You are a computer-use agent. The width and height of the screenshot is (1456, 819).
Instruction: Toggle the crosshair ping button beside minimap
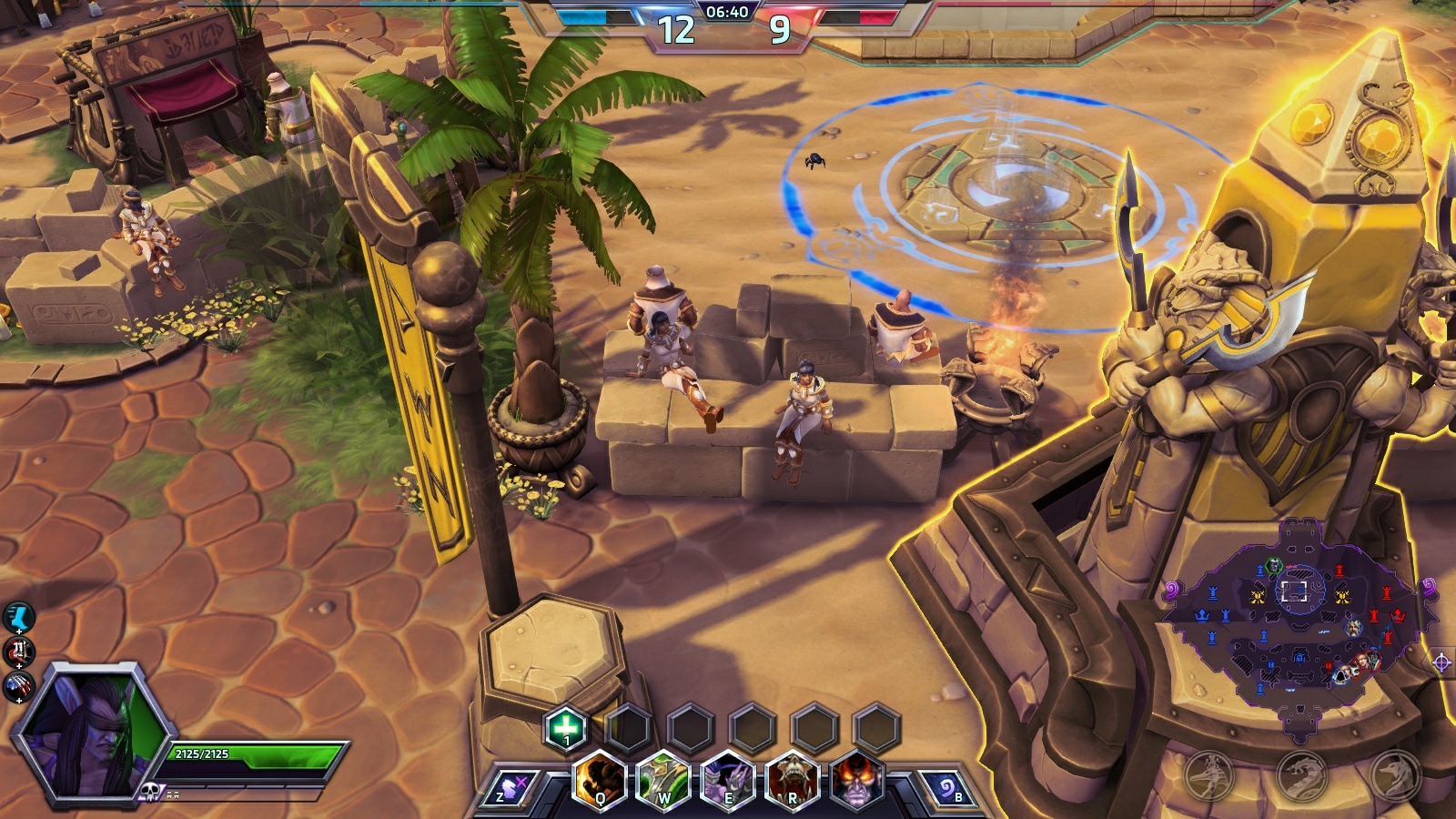(x=1441, y=662)
